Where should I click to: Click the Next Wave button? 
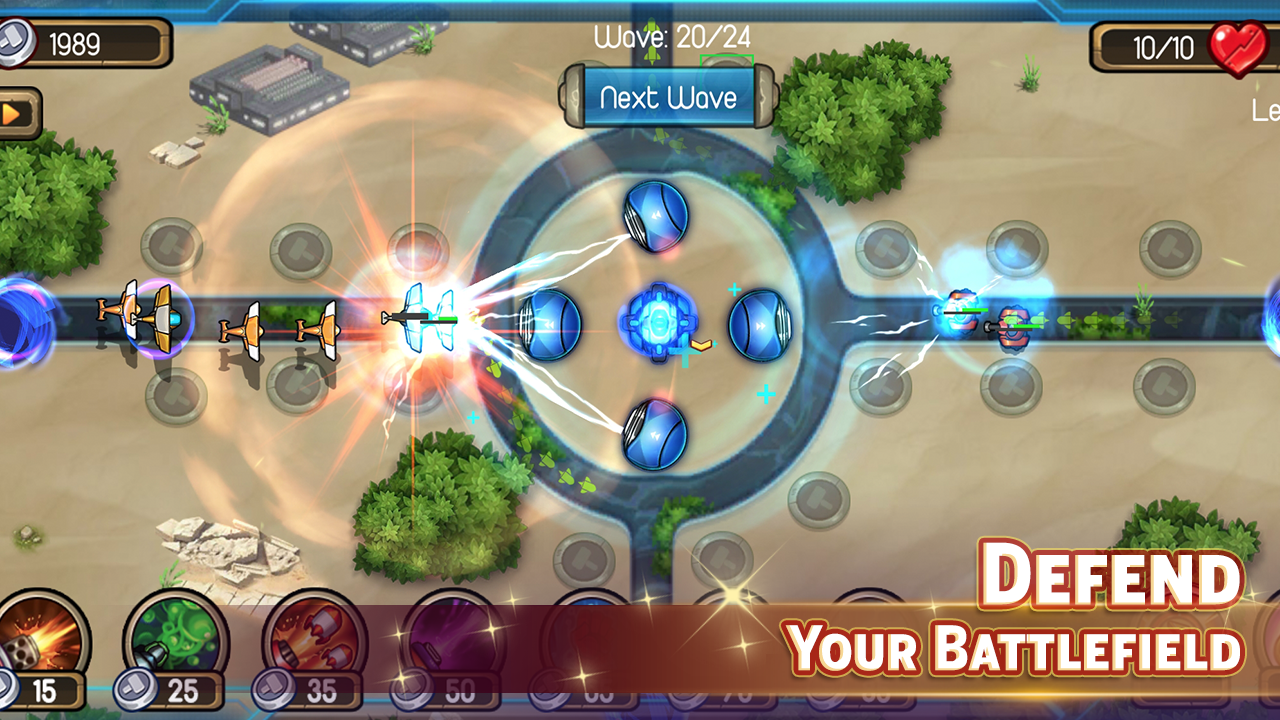click(668, 97)
